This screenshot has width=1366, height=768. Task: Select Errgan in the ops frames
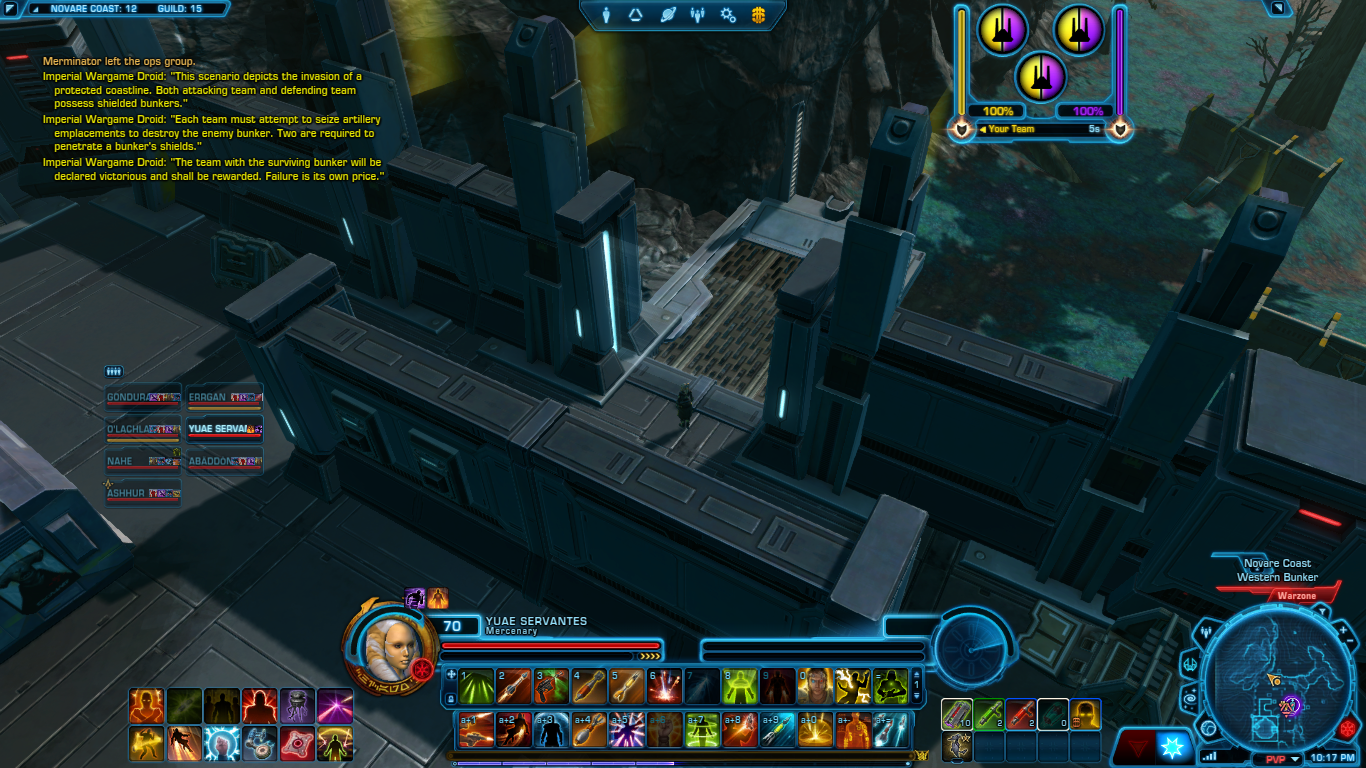click(225, 398)
